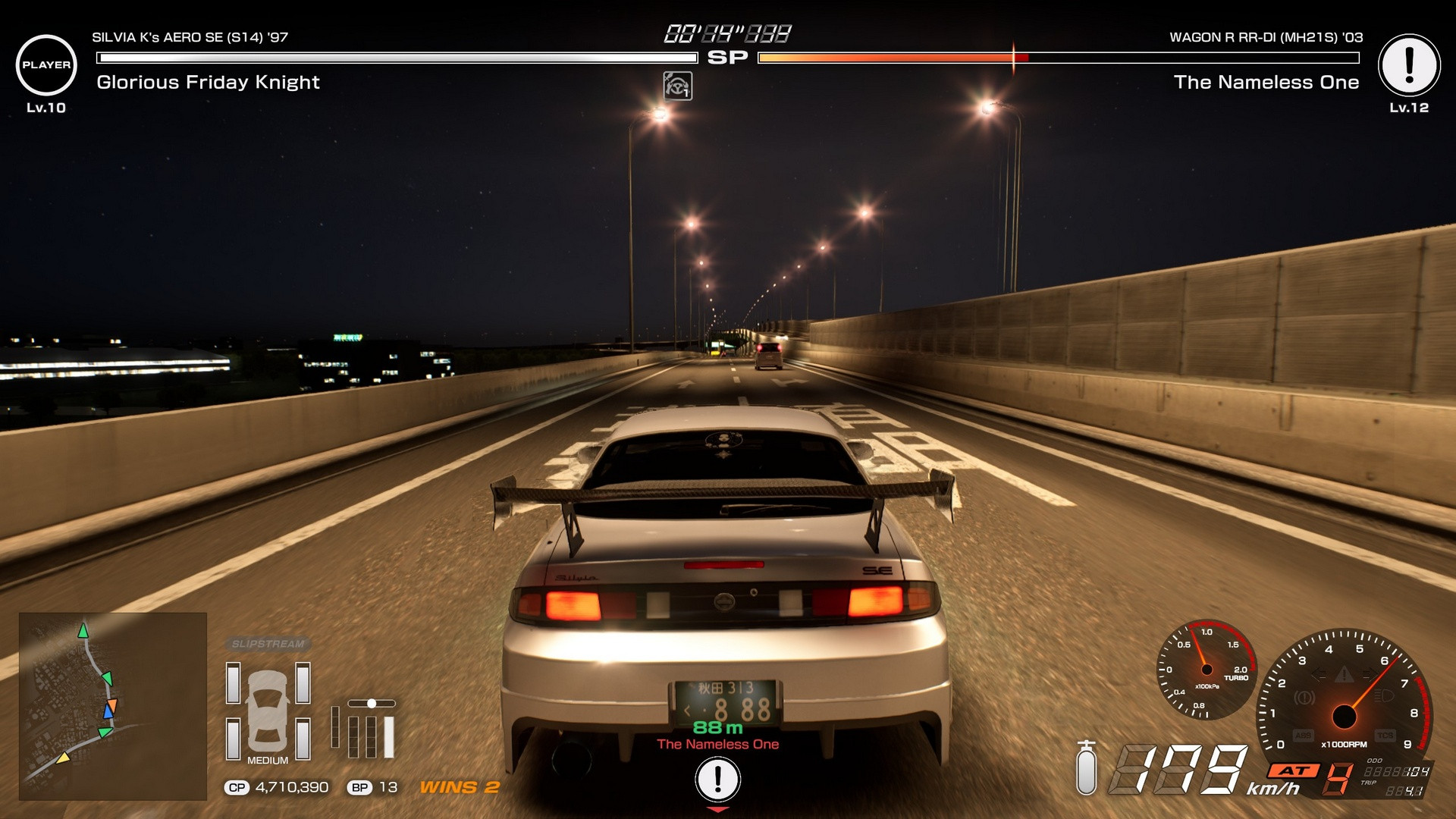Click the turbo boost gauge
Image resolution: width=1456 pixels, height=819 pixels.
(x=1207, y=670)
